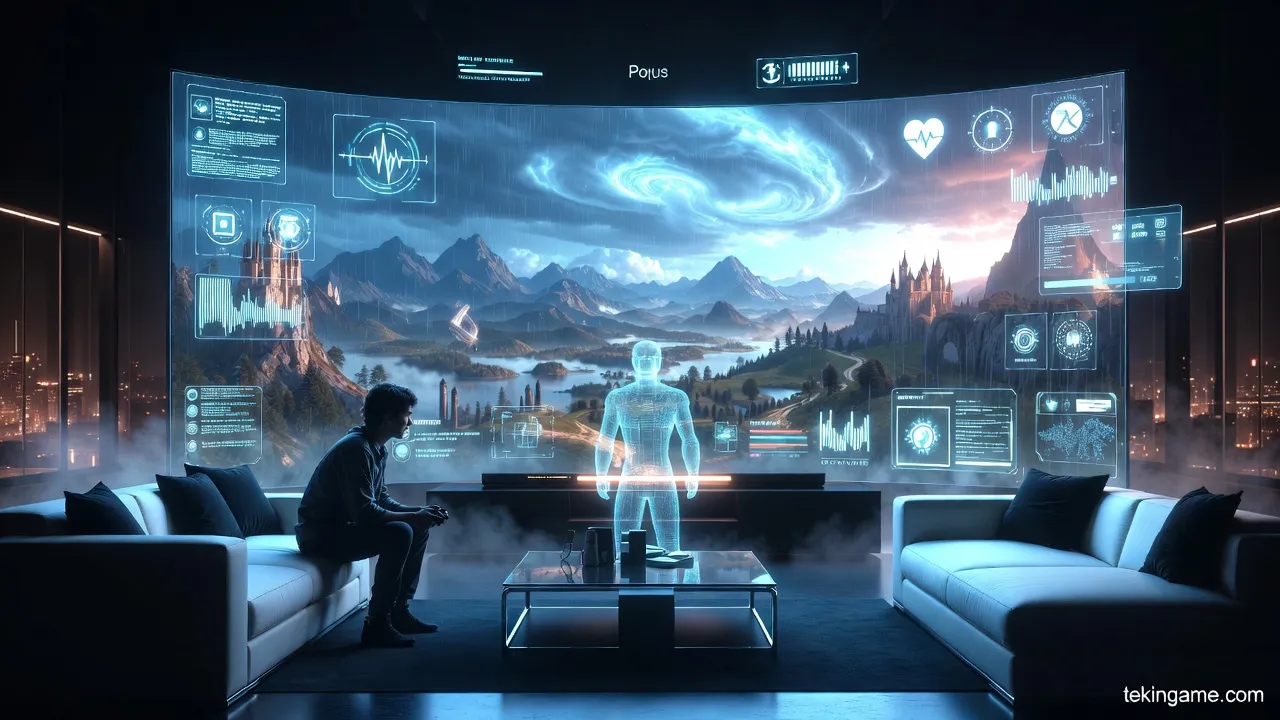Select the heartbeat waveform circle widget
Image resolution: width=1280 pixels, height=720 pixels.
[x=383, y=158]
